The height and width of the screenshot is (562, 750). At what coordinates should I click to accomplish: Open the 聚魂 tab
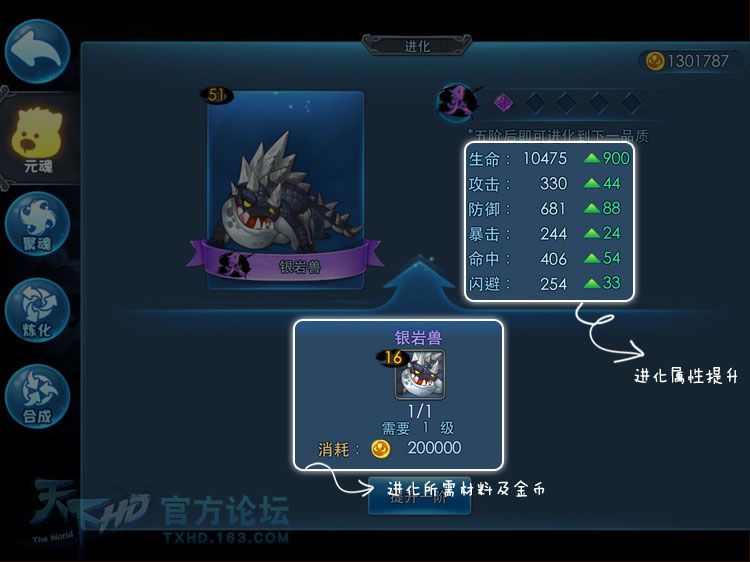coord(38,223)
